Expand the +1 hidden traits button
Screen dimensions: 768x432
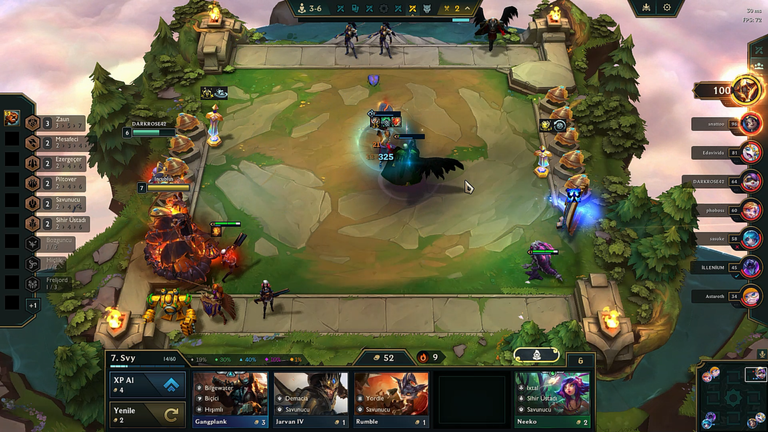33,304
